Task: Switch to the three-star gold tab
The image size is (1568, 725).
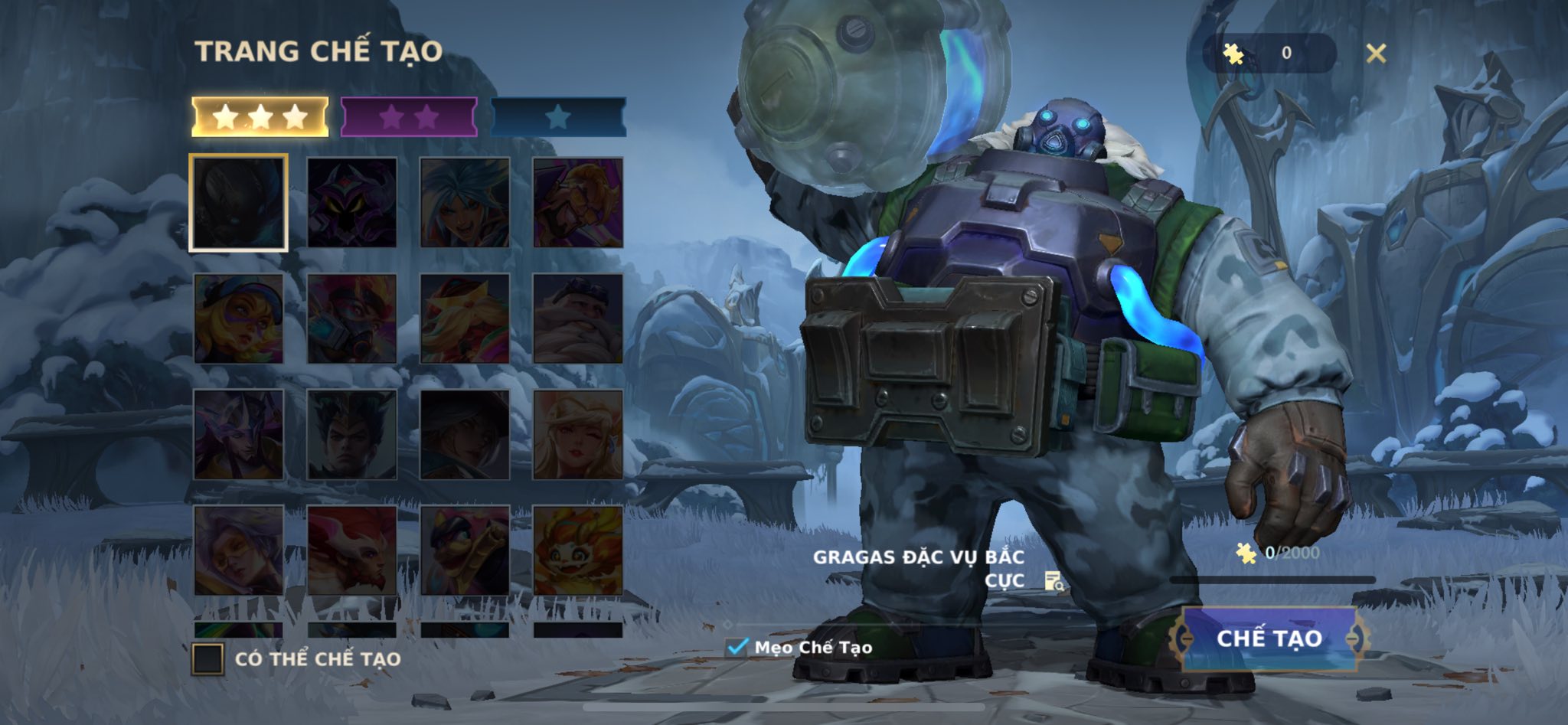Action: [x=260, y=117]
